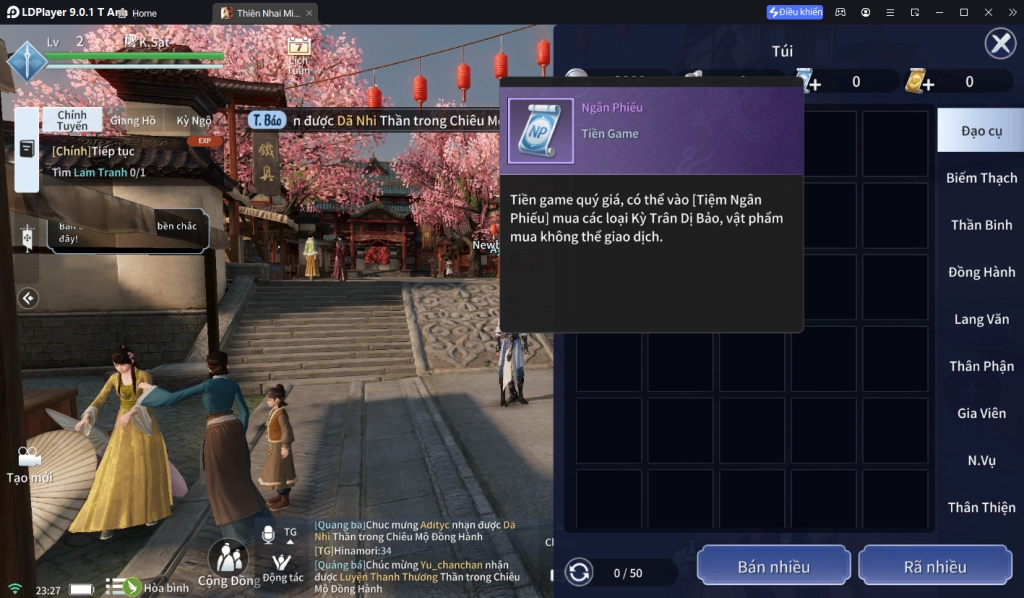This screenshot has height=598, width=1024.
Task: Switch to the Đạo cụ tab
Action: tap(980, 131)
